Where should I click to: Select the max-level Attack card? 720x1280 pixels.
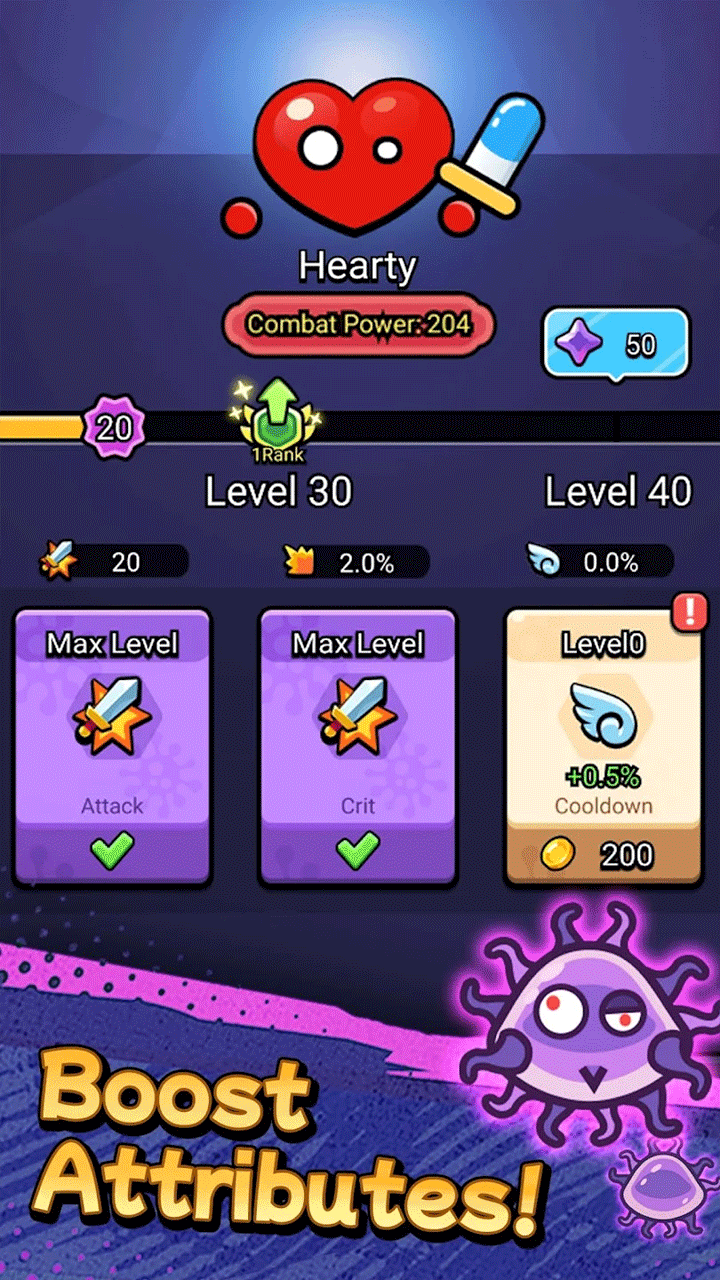(x=112, y=747)
